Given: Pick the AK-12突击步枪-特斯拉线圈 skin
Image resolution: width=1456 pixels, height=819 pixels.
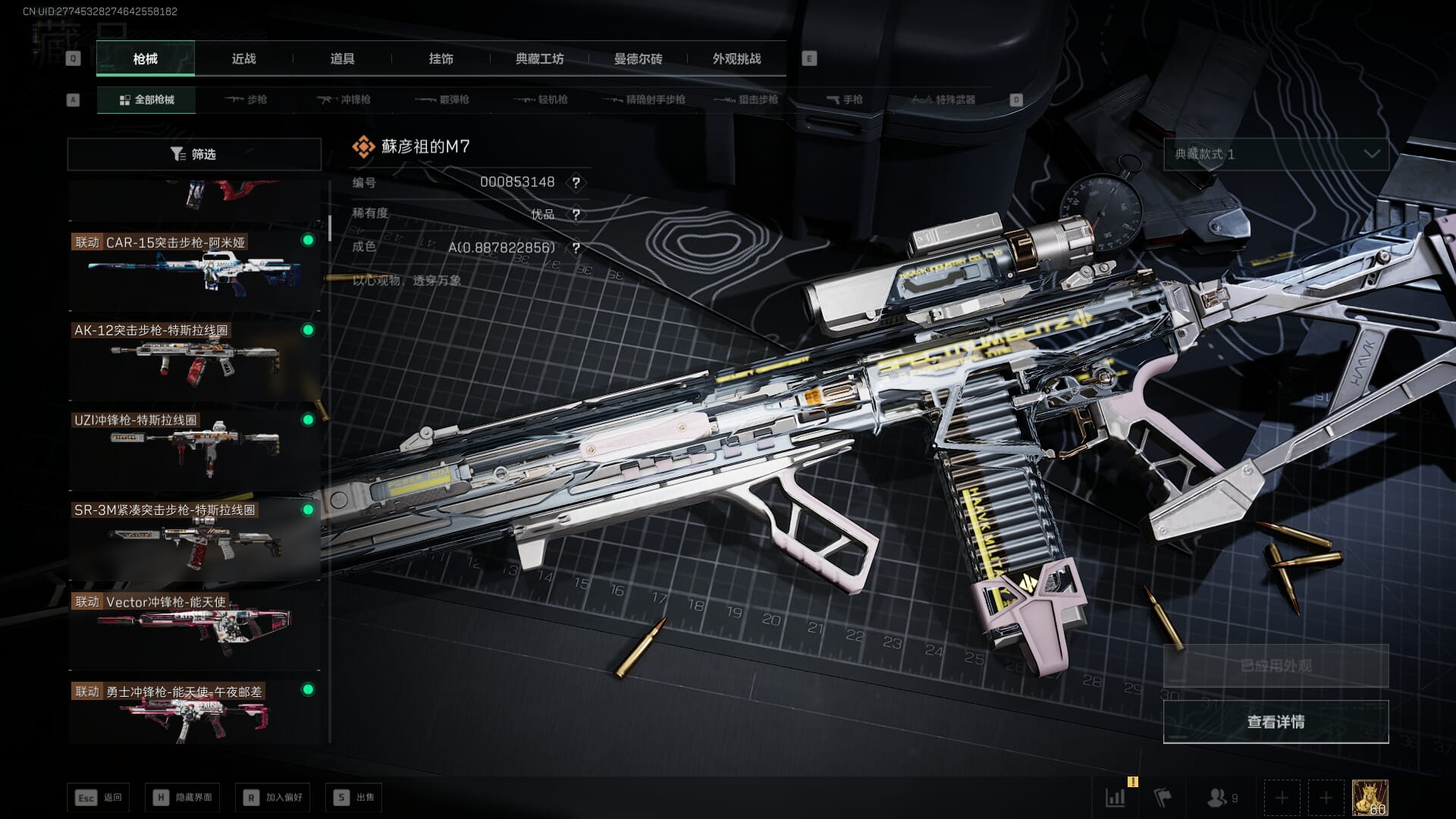Looking at the screenshot, I should click(x=194, y=359).
